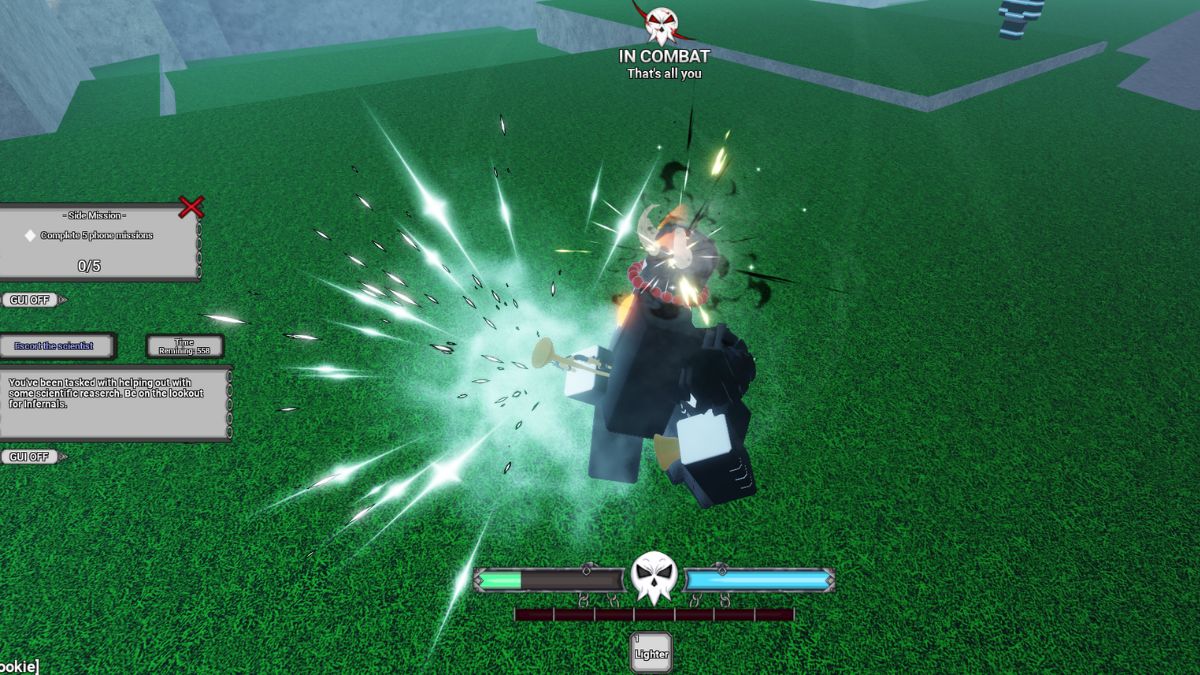The width and height of the screenshot is (1200, 675).
Task: Open the Escort the scientist mission title
Action: coord(56,346)
